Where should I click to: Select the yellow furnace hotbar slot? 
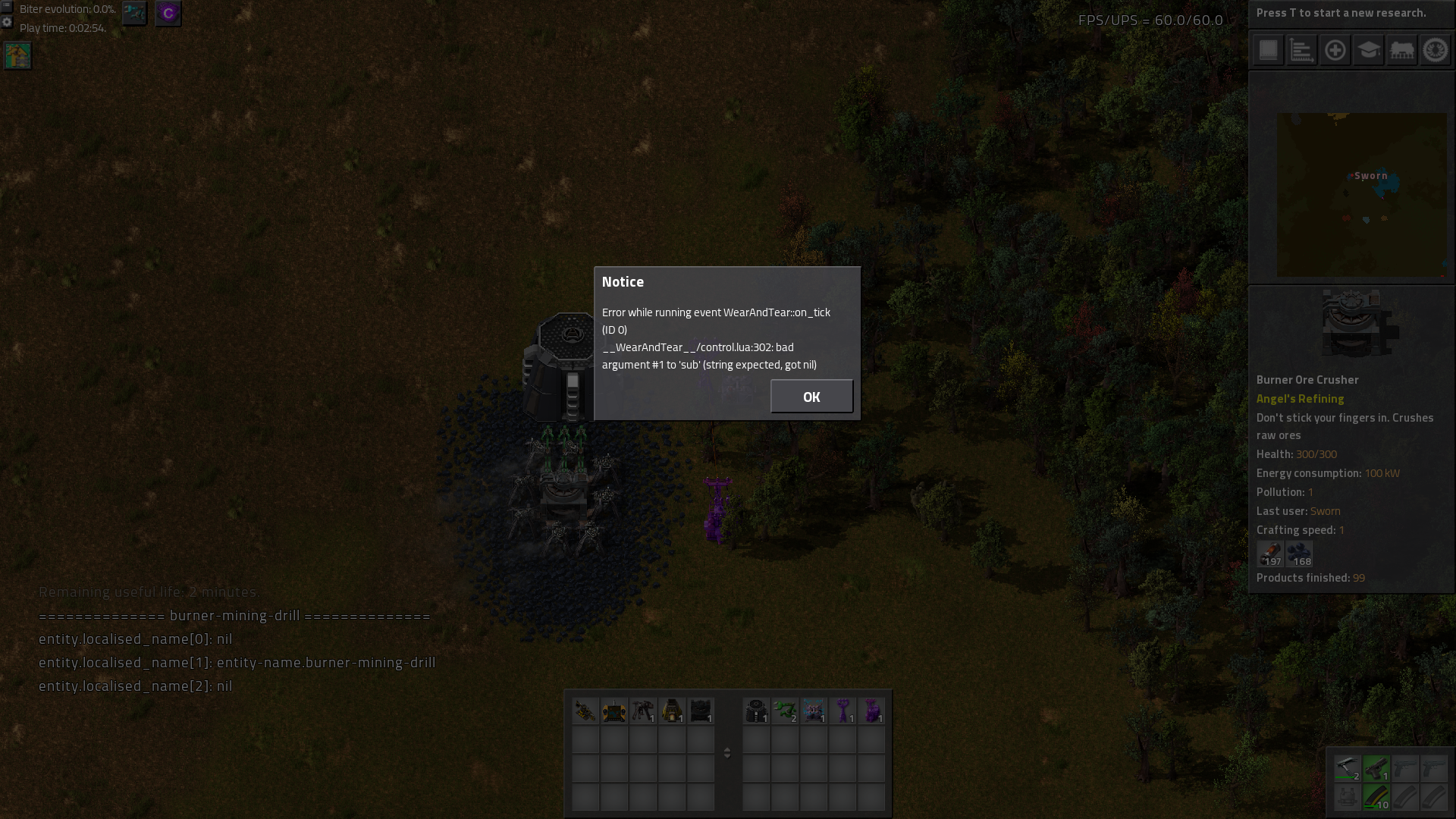tap(672, 711)
